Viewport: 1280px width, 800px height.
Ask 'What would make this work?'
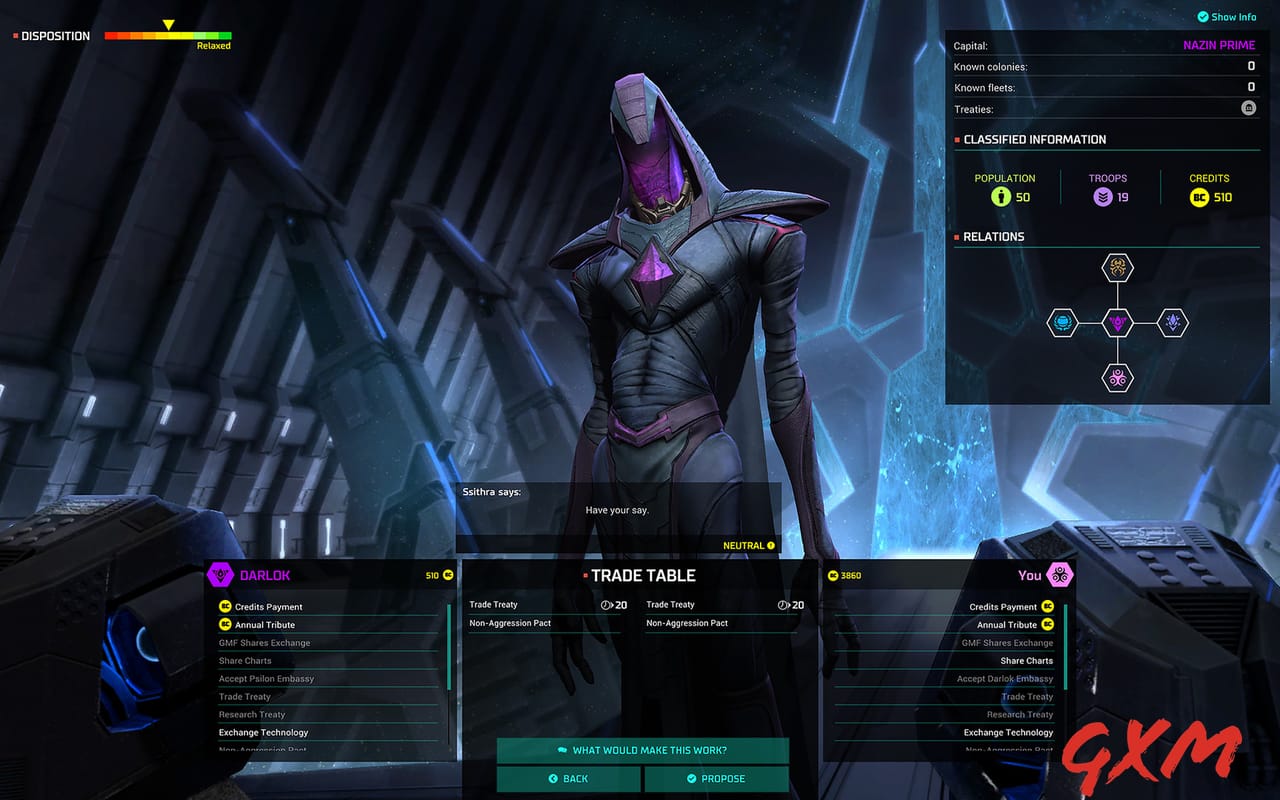(x=643, y=751)
